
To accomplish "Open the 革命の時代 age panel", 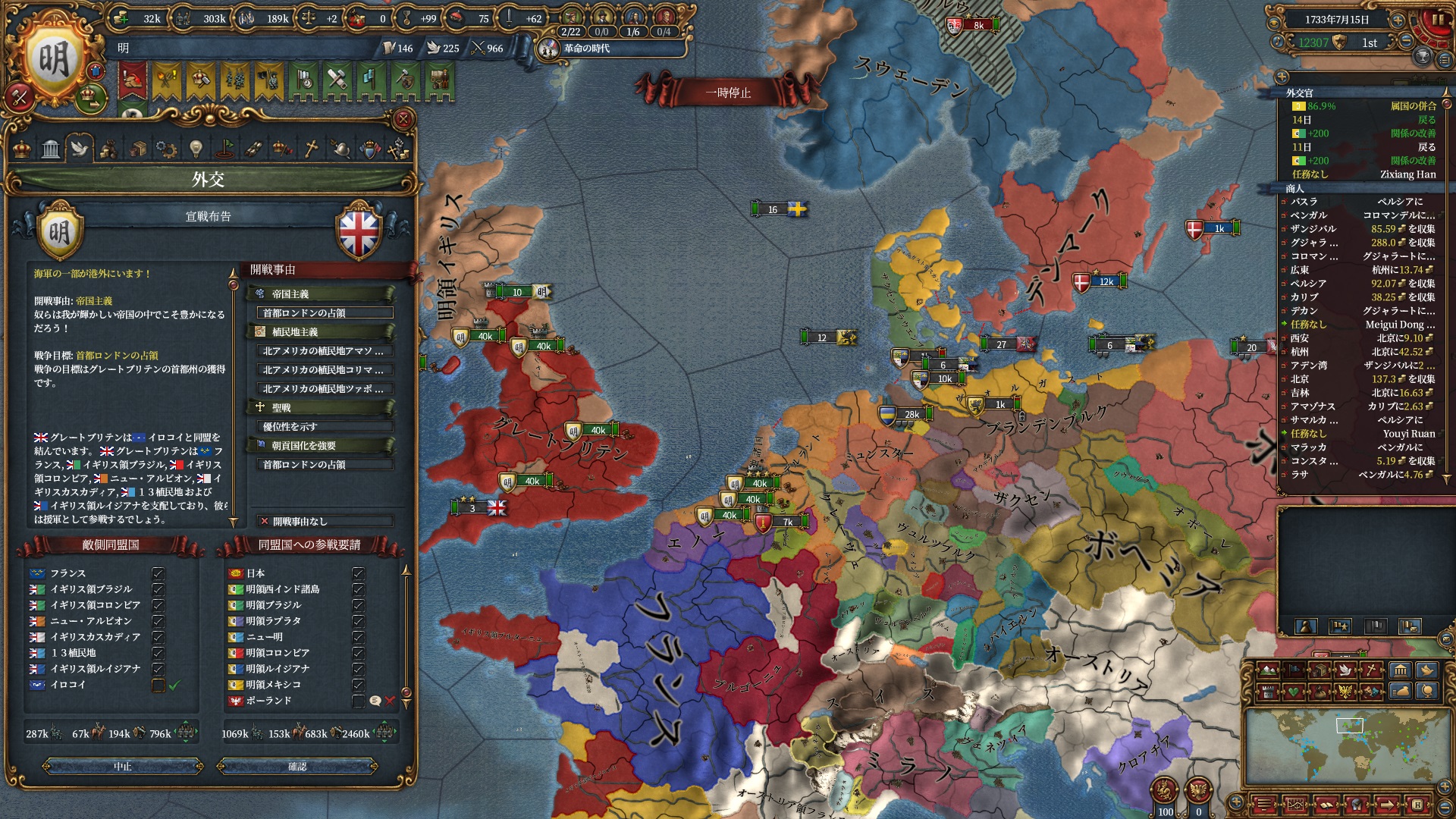I will (585, 49).
